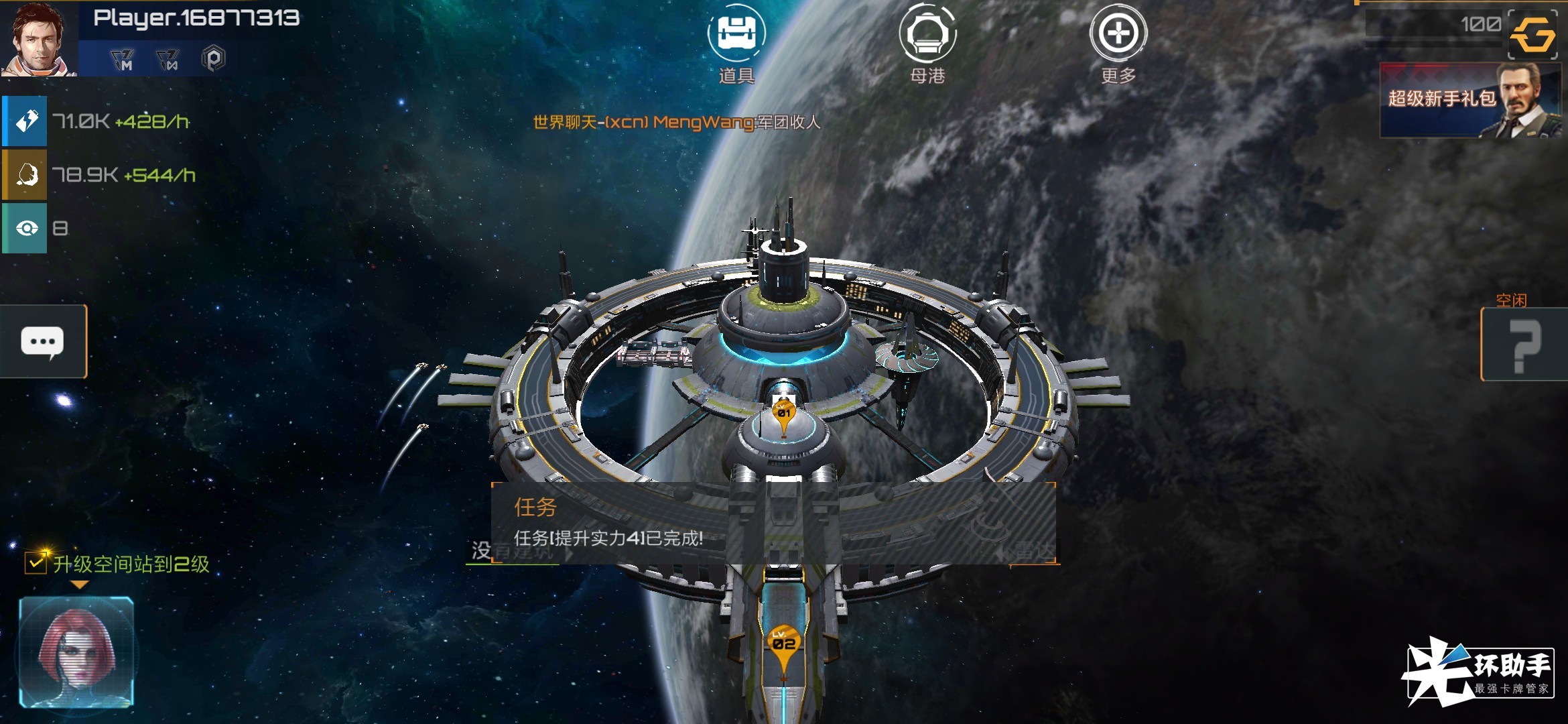1568x724 pixels.
Task: Open the 光环助手 overlay logo
Action: pyautogui.click(x=1478, y=672)
